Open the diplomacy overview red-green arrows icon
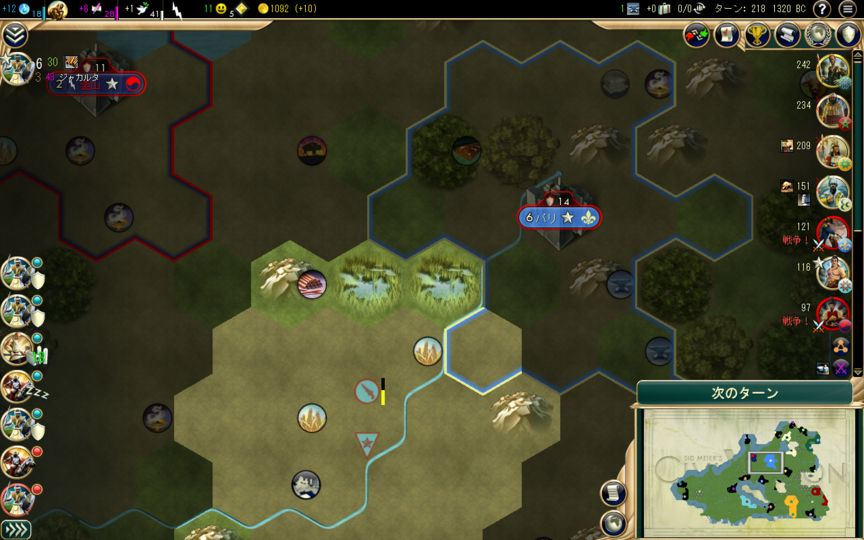 pyautogui.click(x=697, y=36)
